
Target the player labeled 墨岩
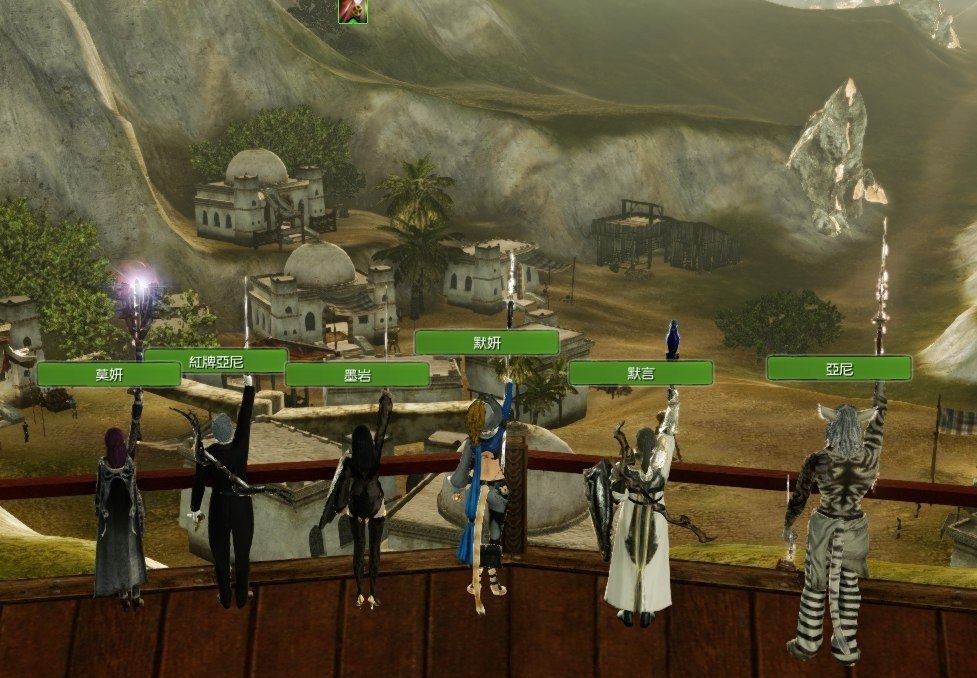coord(357,374)
